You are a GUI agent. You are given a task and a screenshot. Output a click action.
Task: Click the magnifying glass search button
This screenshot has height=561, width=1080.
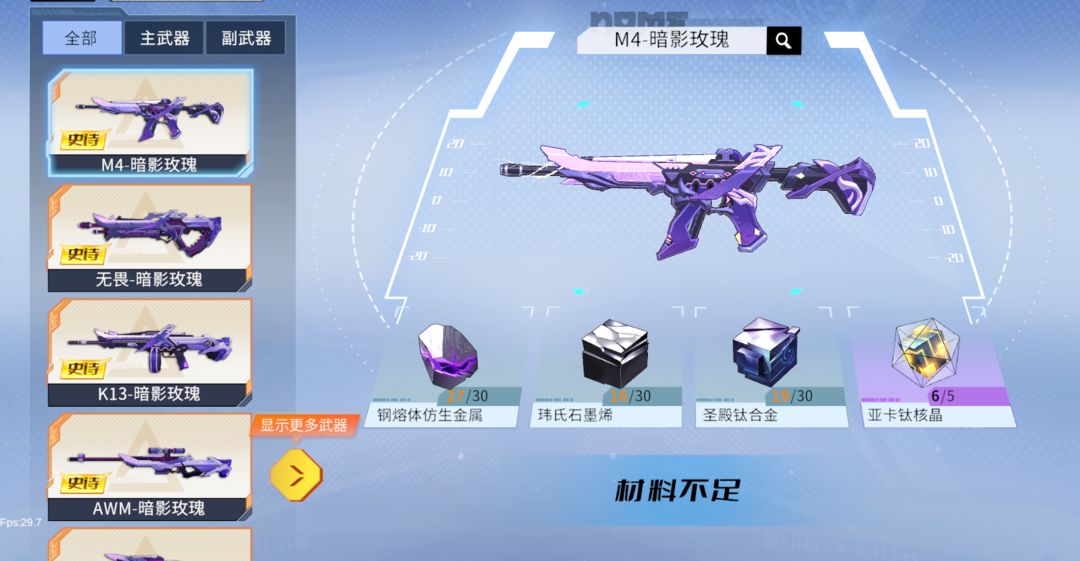[784, 40]
